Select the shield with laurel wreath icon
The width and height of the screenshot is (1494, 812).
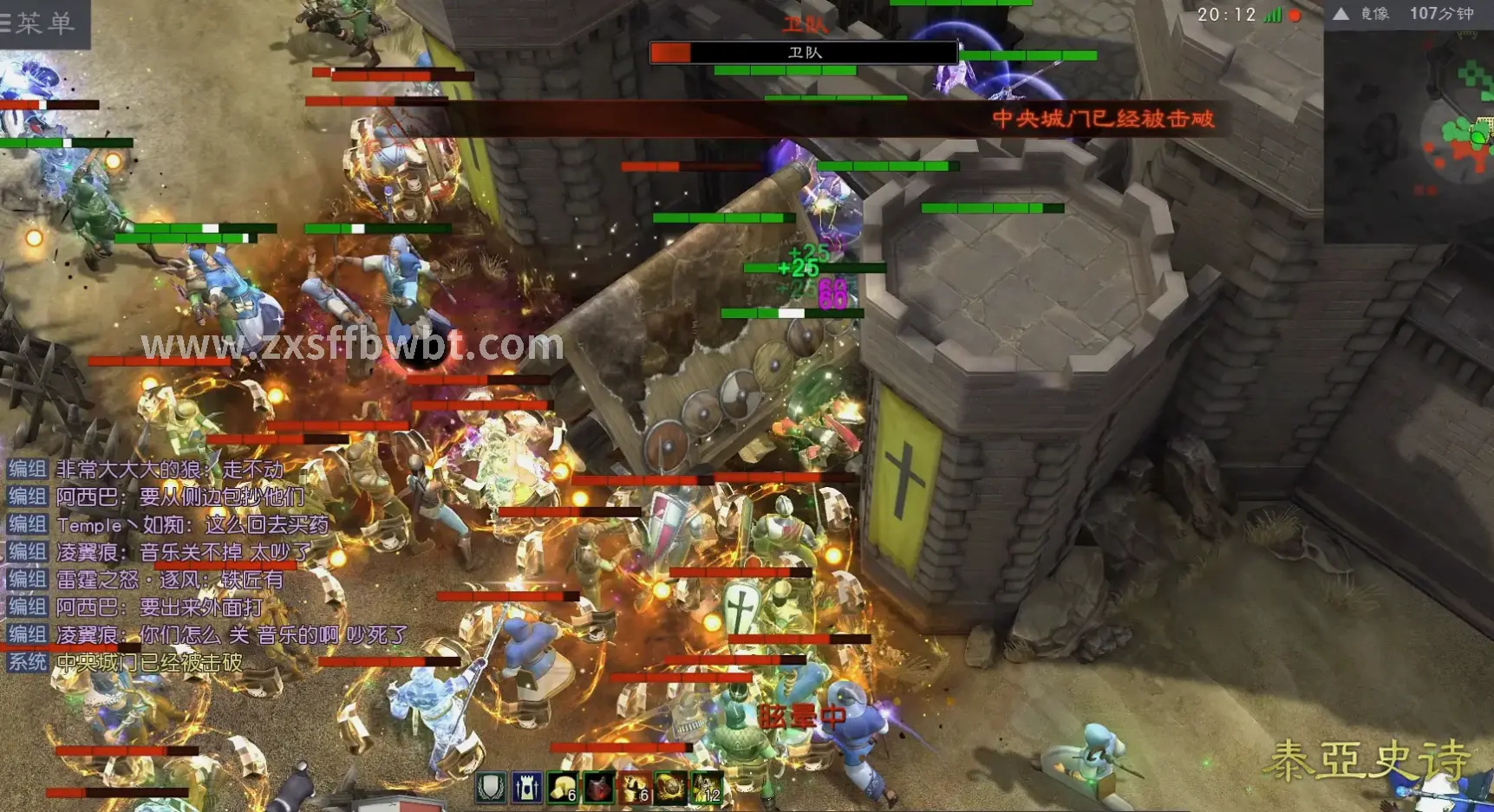coord(491,788)
